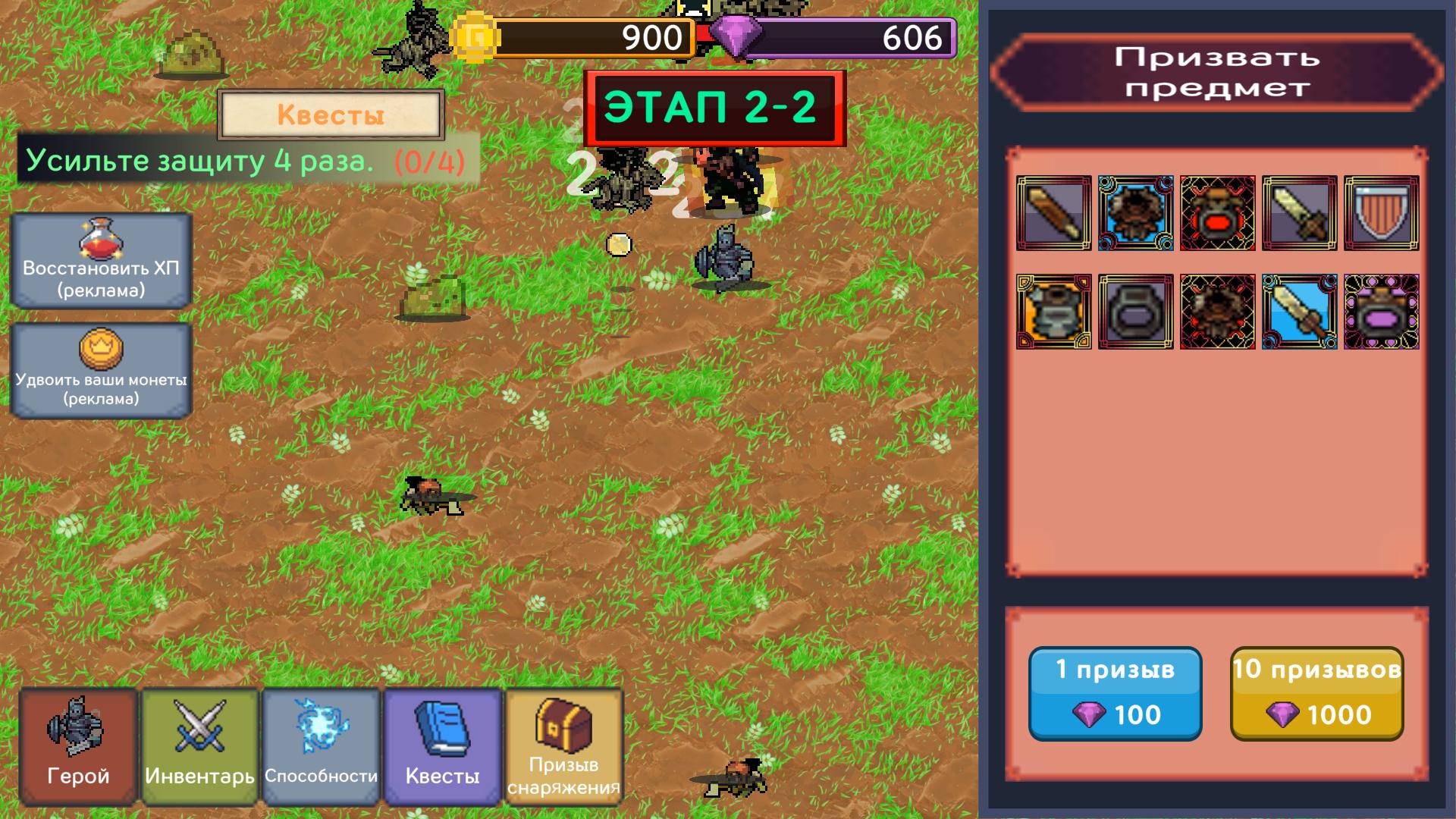Click the Квесты banner above the quest text
The image size is (1456, 819).
[331, 114]
